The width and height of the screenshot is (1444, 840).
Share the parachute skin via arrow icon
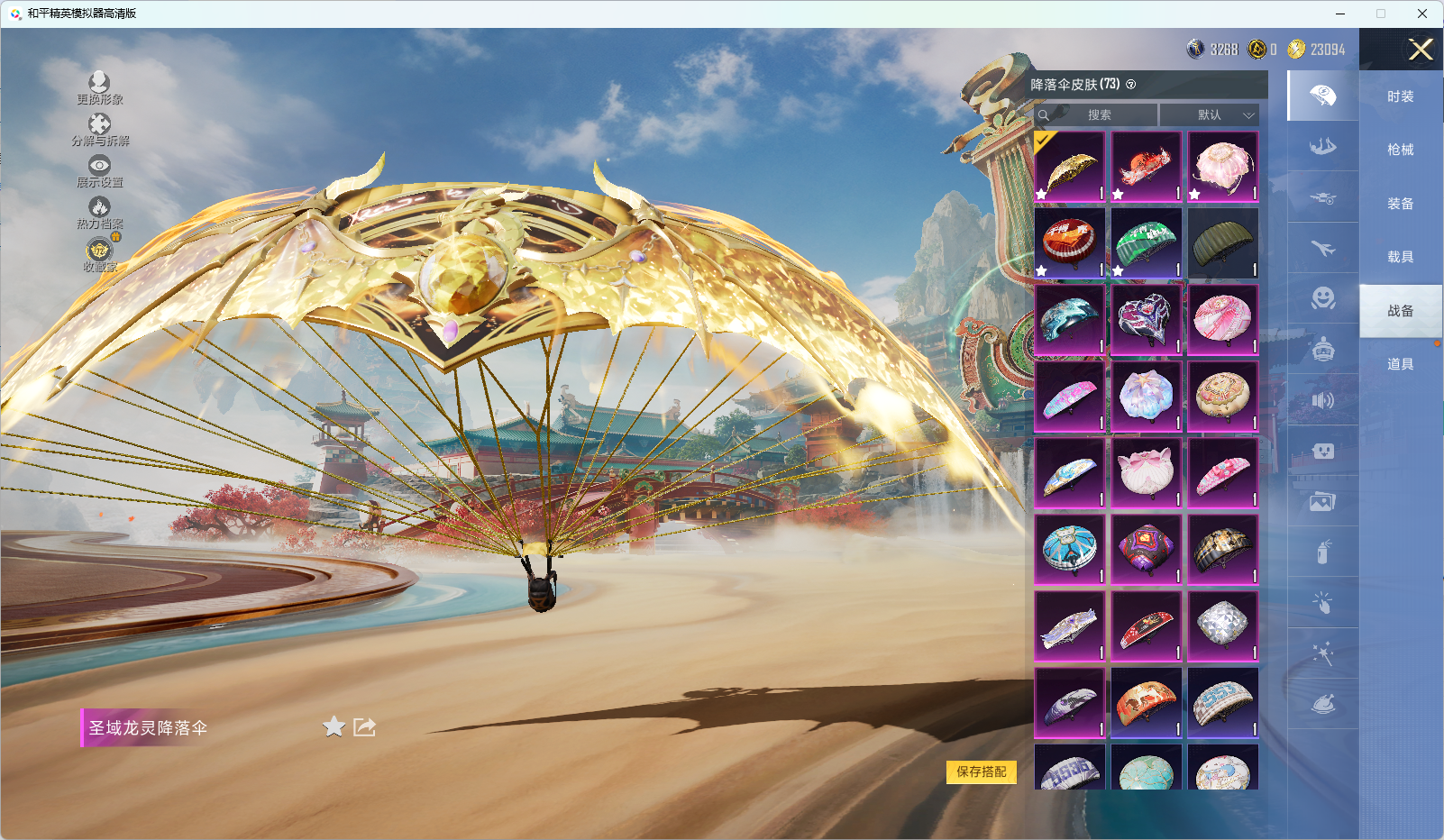click(364, 726)
